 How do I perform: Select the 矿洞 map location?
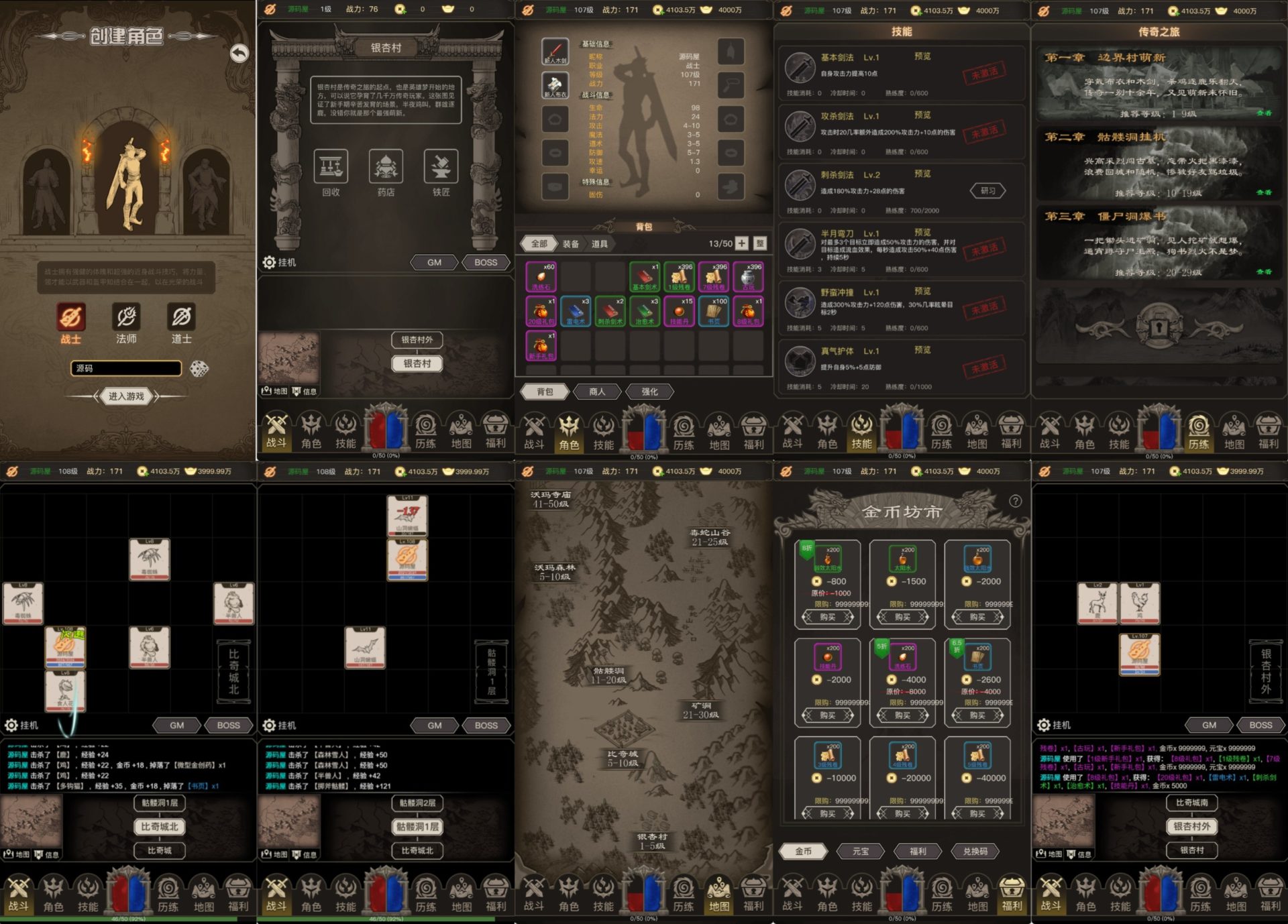(x=701, y=710)
